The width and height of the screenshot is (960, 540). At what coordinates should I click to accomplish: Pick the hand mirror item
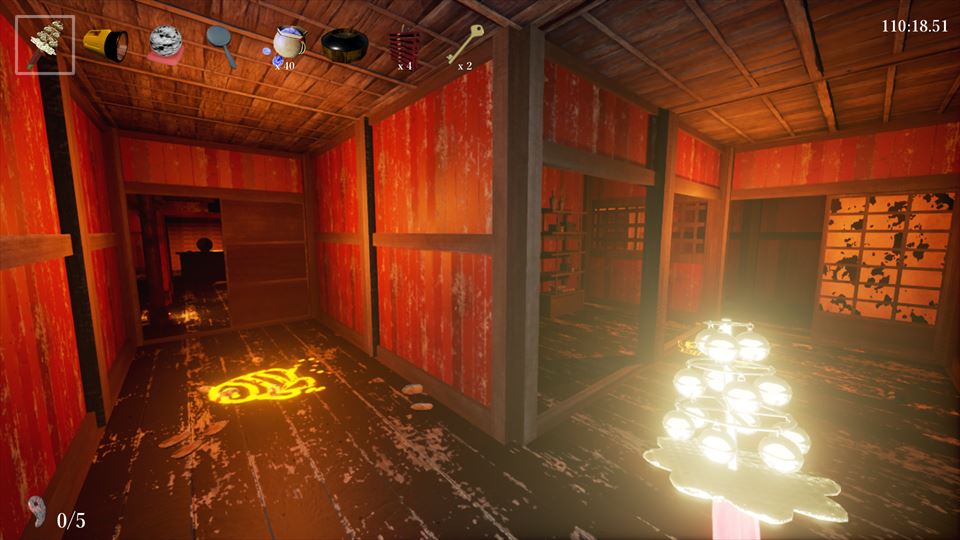[221, 44]
